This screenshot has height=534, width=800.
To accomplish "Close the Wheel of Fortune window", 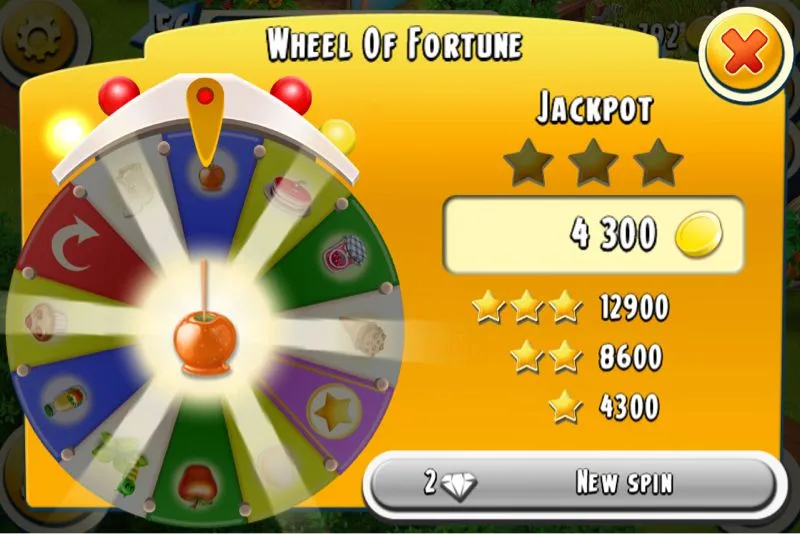I will tap(744, 56).
